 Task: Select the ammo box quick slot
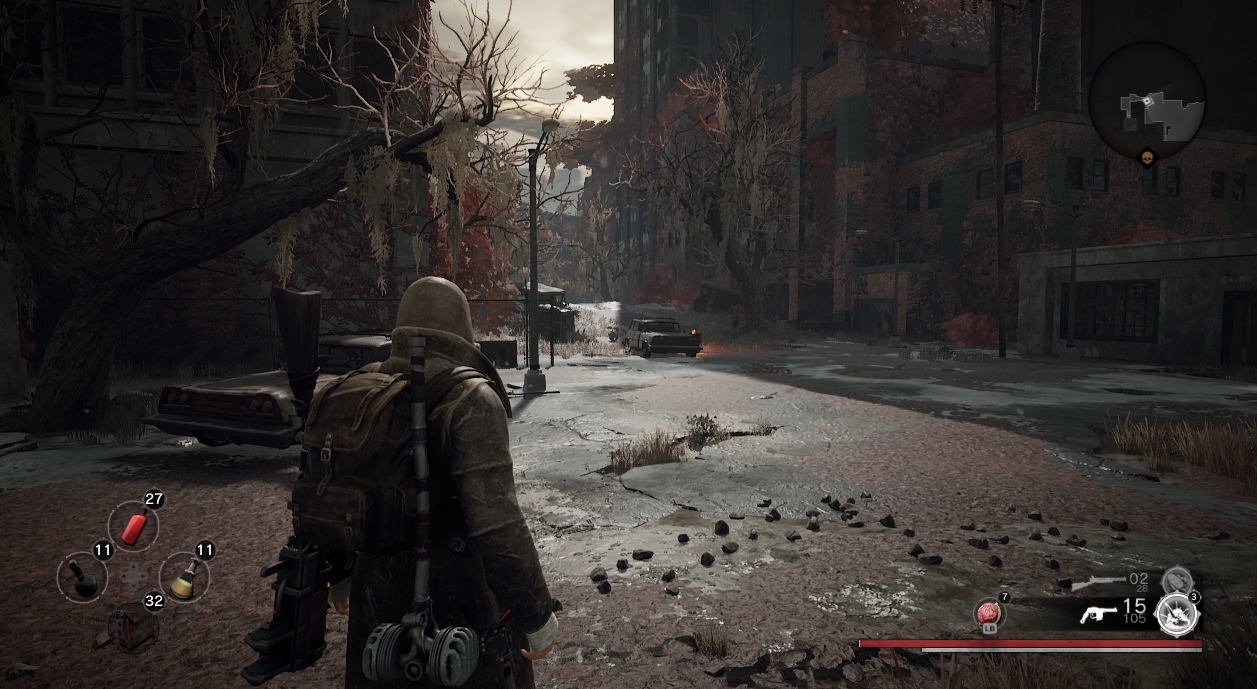134,627
